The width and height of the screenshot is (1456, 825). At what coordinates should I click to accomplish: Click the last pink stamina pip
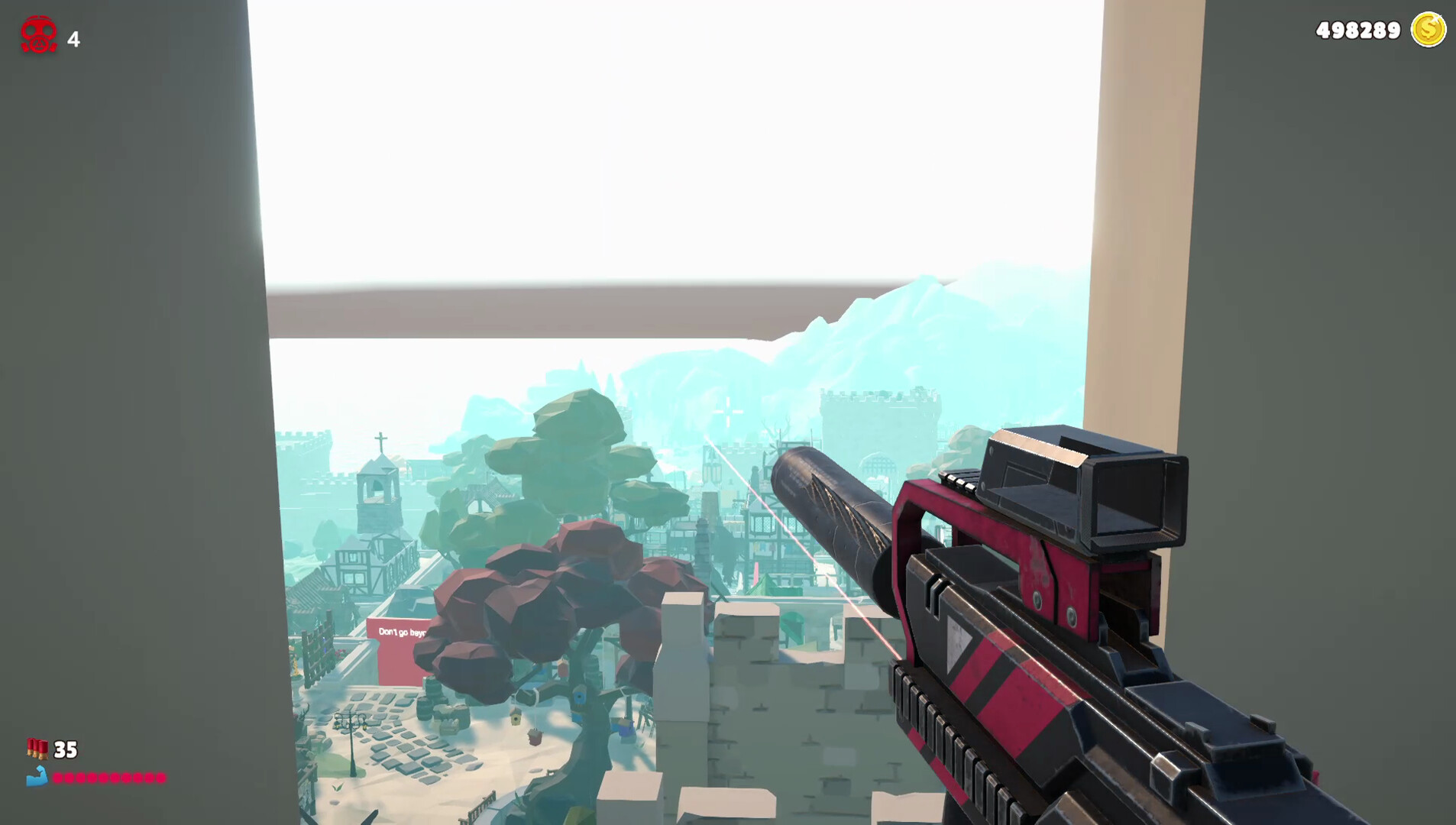tap(160, 776)
